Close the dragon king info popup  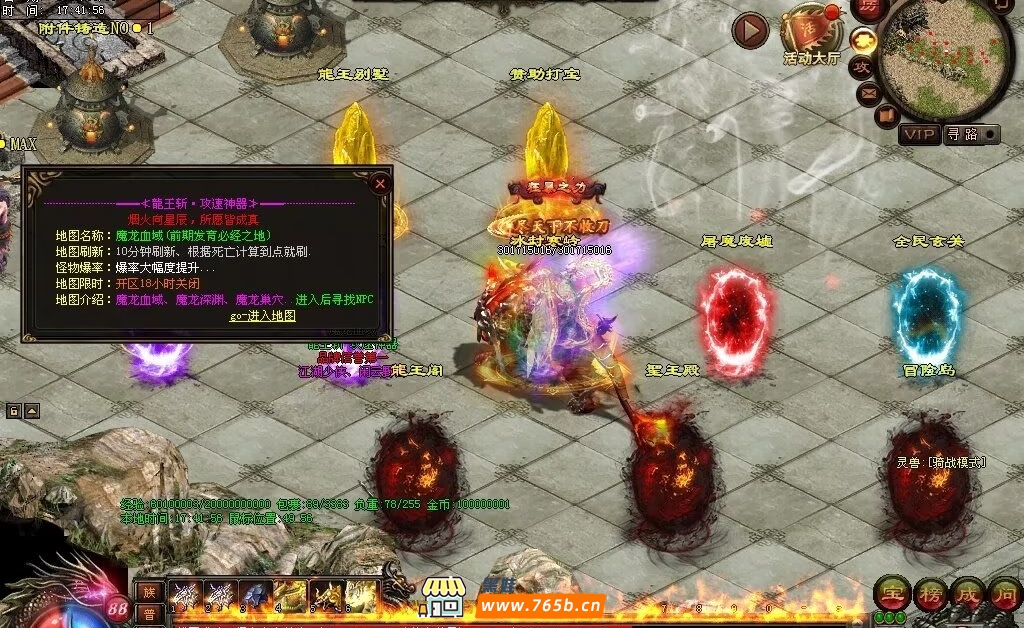point(380,183)
